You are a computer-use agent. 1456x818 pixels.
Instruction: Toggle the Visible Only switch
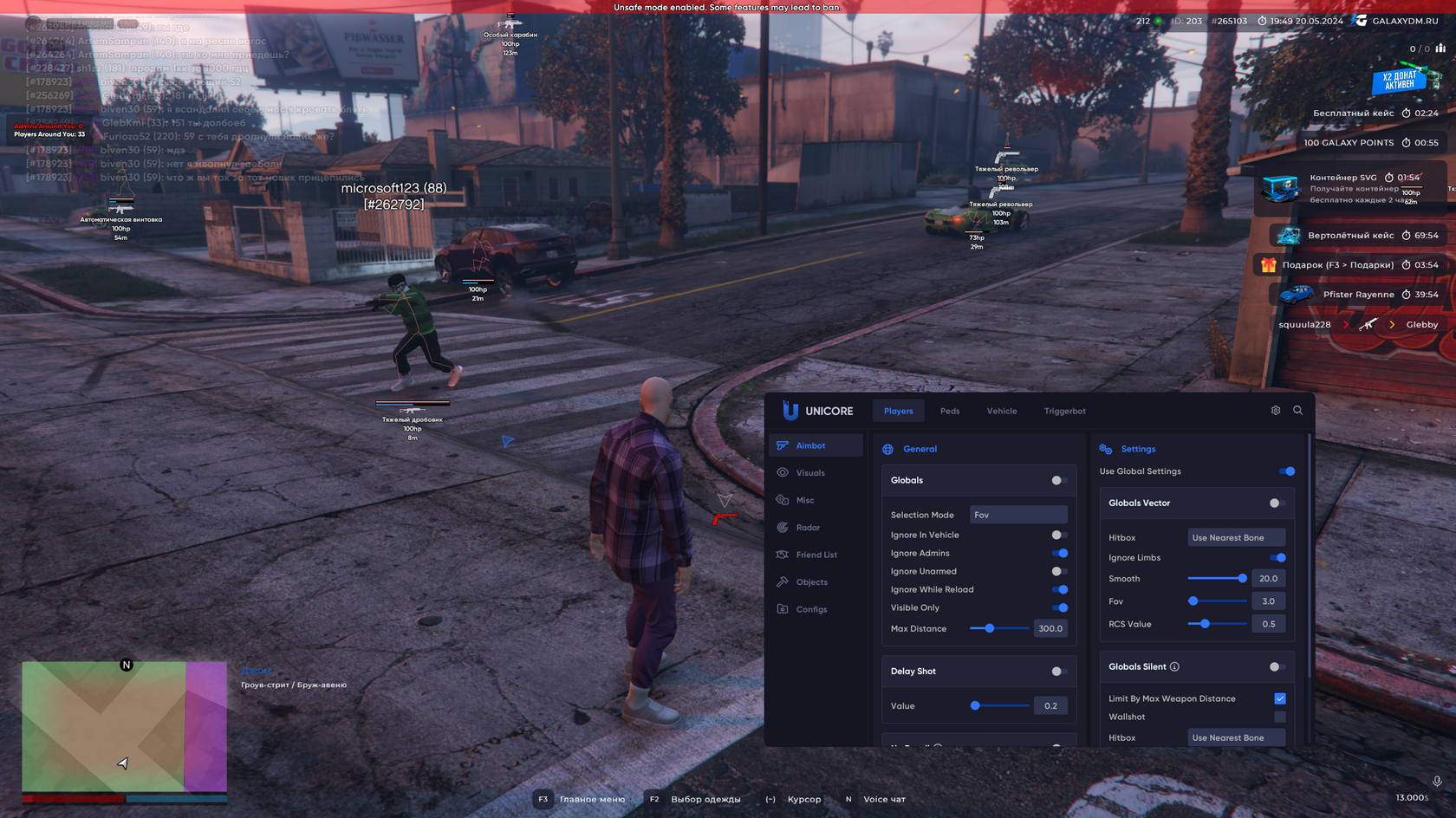(1059, 608)
